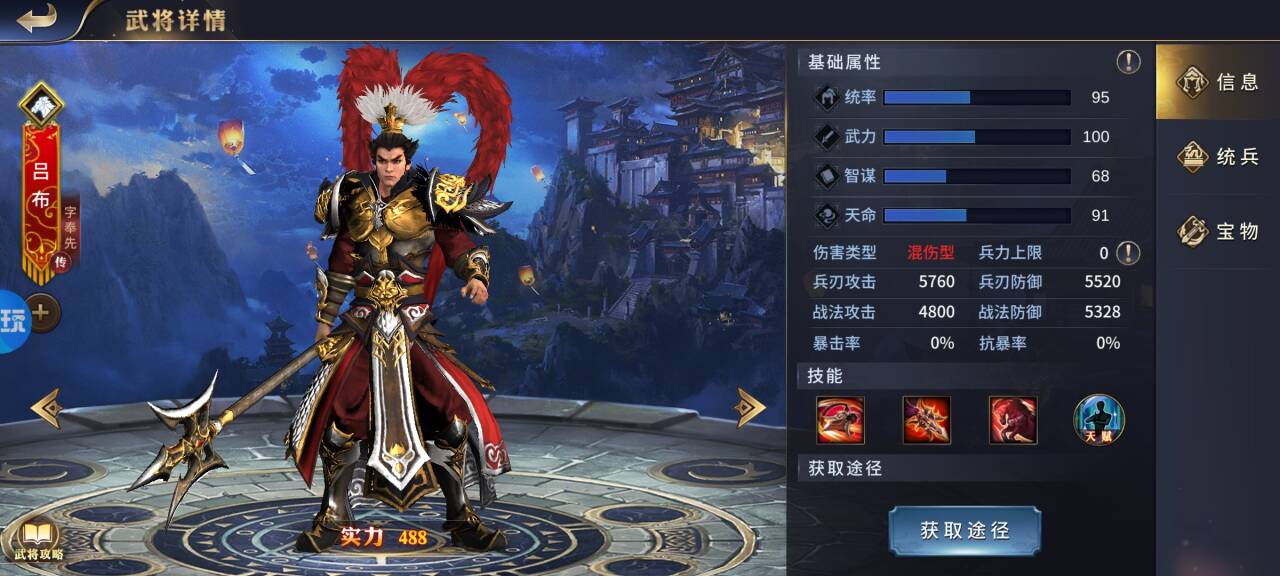Screen dimensions: 1280x576
Task: Inspect the spinning blade skill icon
Action: coord(840,420)
